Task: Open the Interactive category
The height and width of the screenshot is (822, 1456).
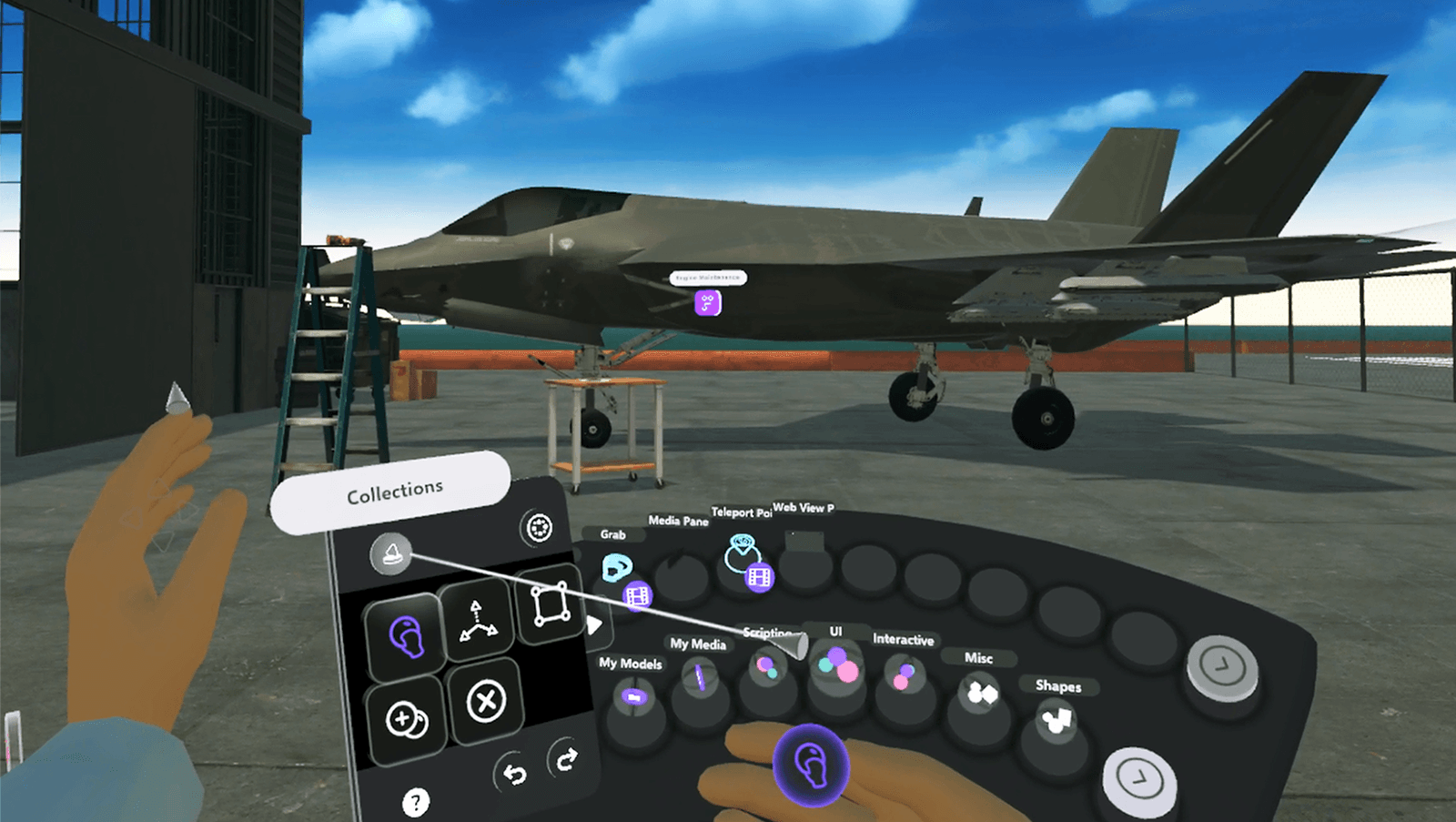Action: [x=902, y=674]
